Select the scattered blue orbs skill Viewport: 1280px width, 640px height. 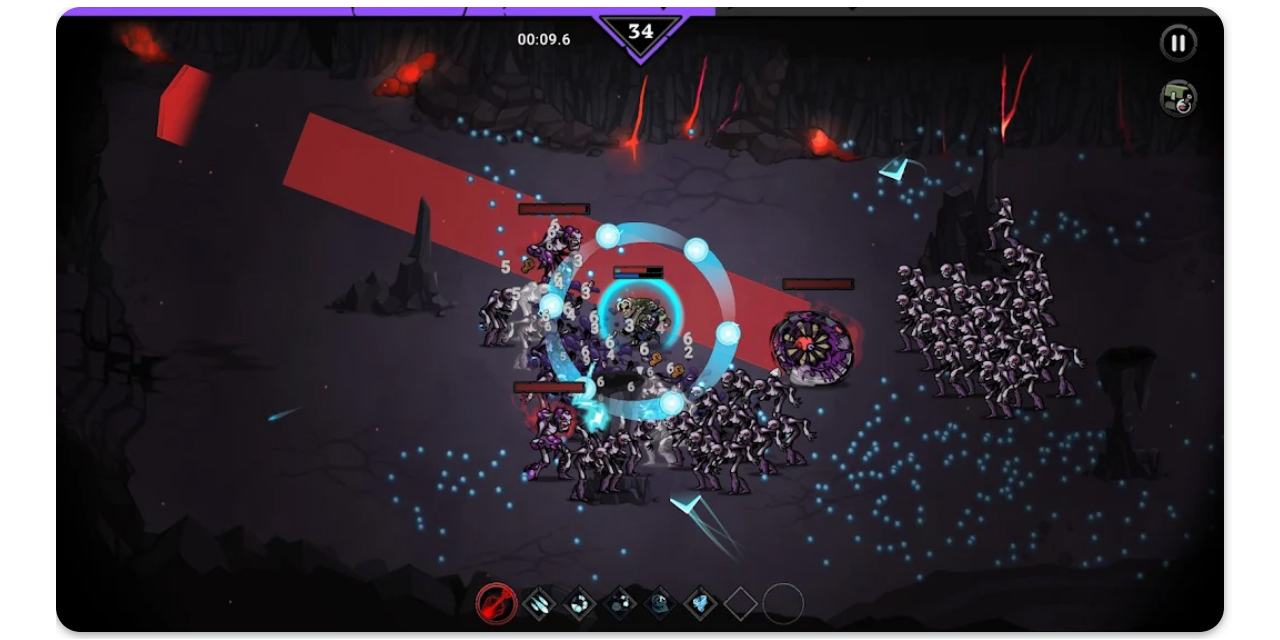pyautogui.click(x=620, y=603)
